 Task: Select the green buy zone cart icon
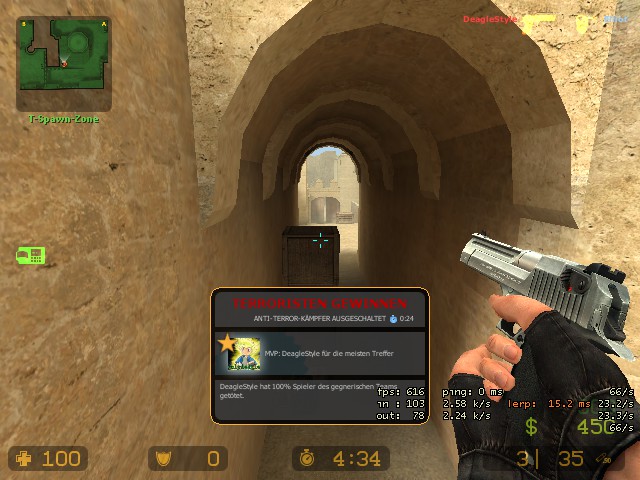(31, 255)
